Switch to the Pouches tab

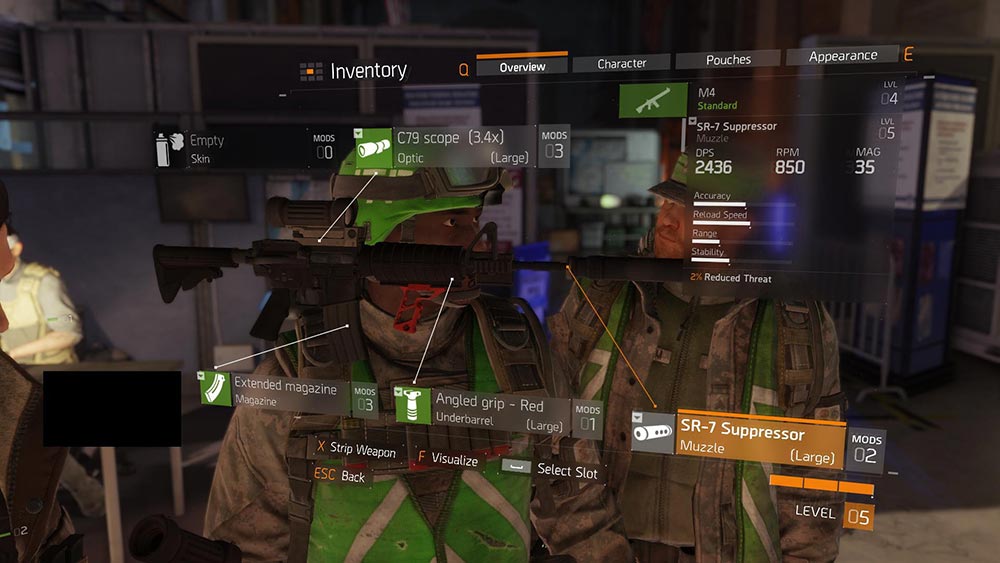[728, 60]
